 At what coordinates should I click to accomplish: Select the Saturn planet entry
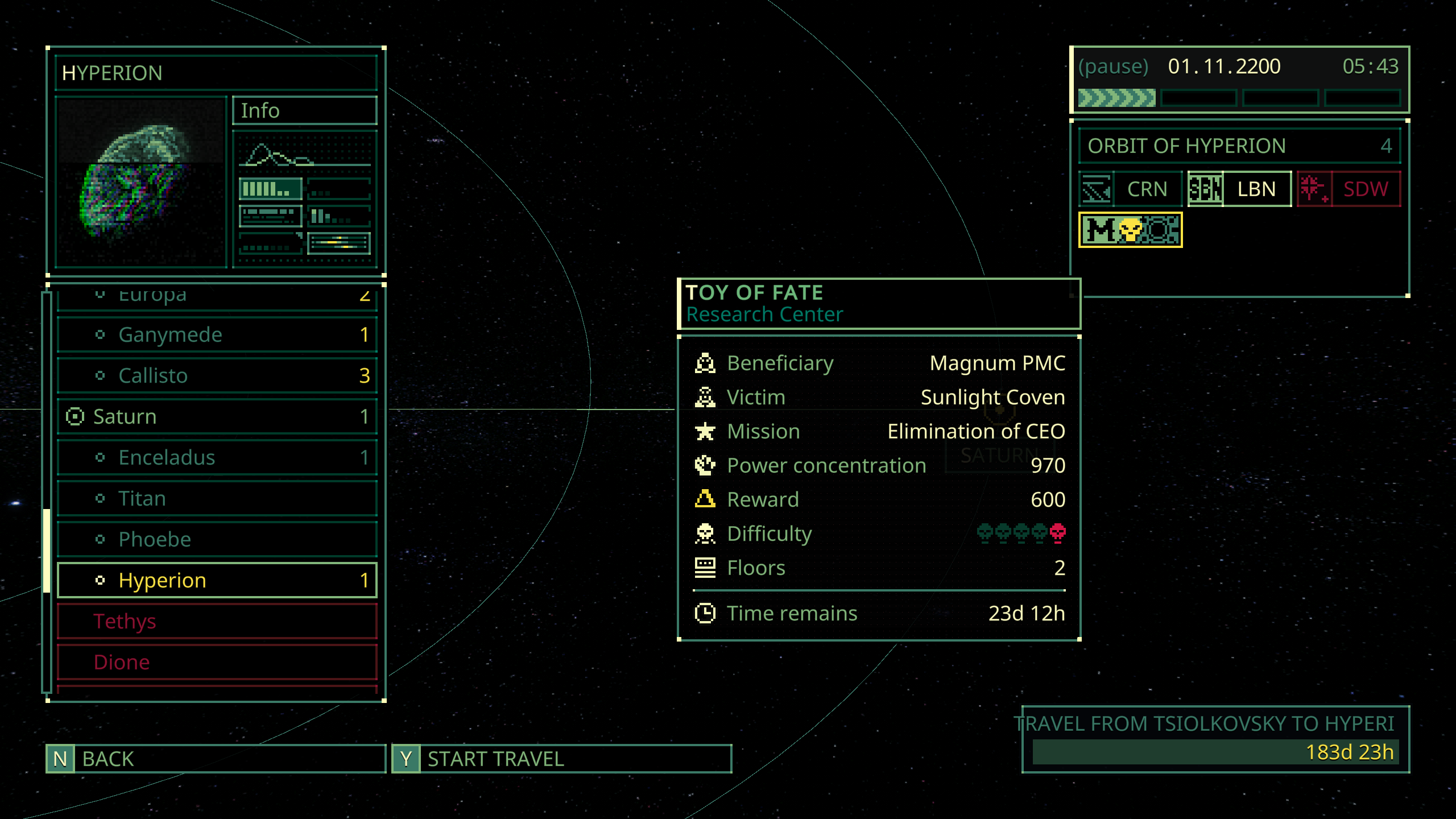(216, 416)
